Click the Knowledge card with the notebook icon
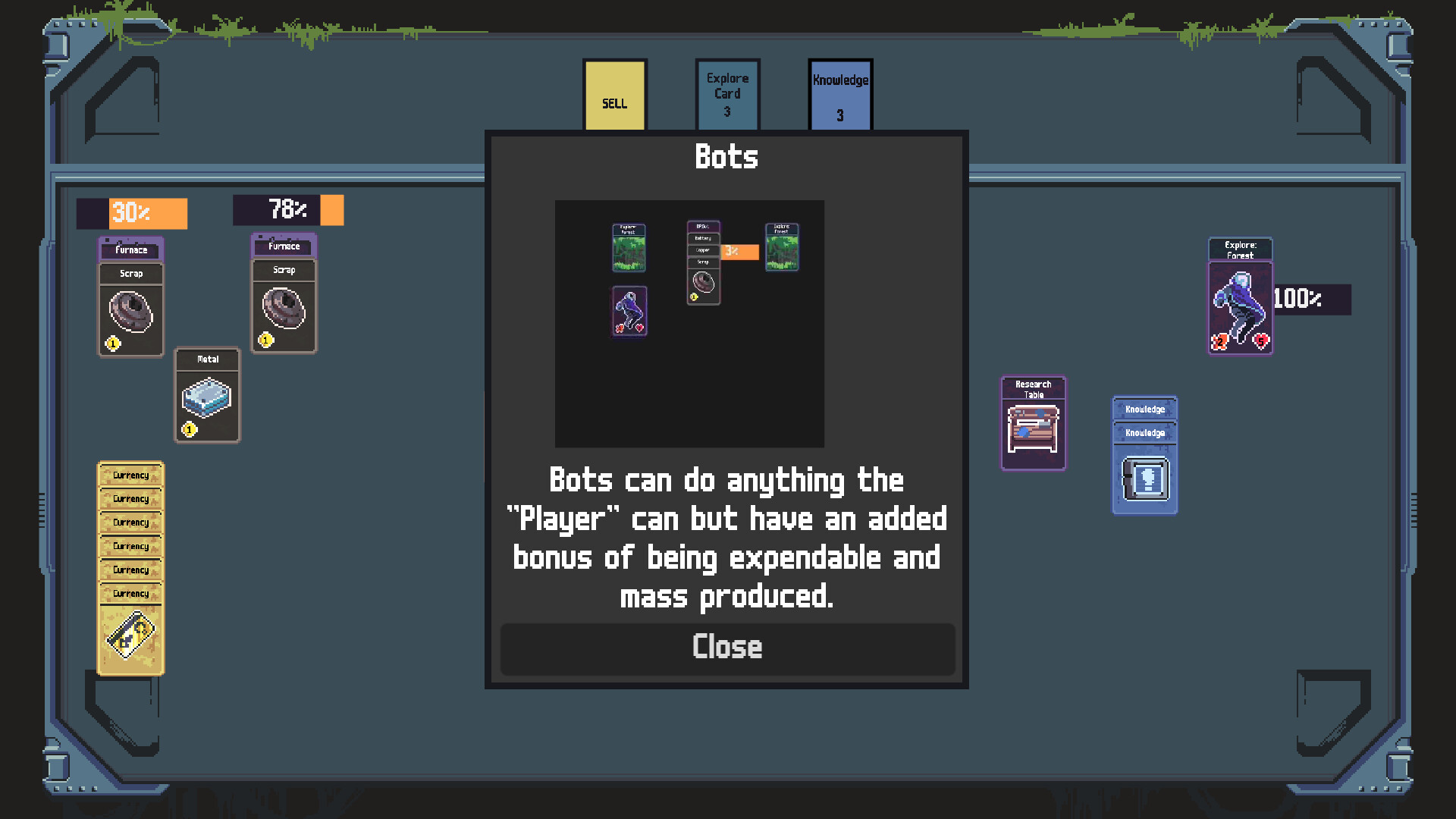1456x819 pixels. (x=1144, y=478)
